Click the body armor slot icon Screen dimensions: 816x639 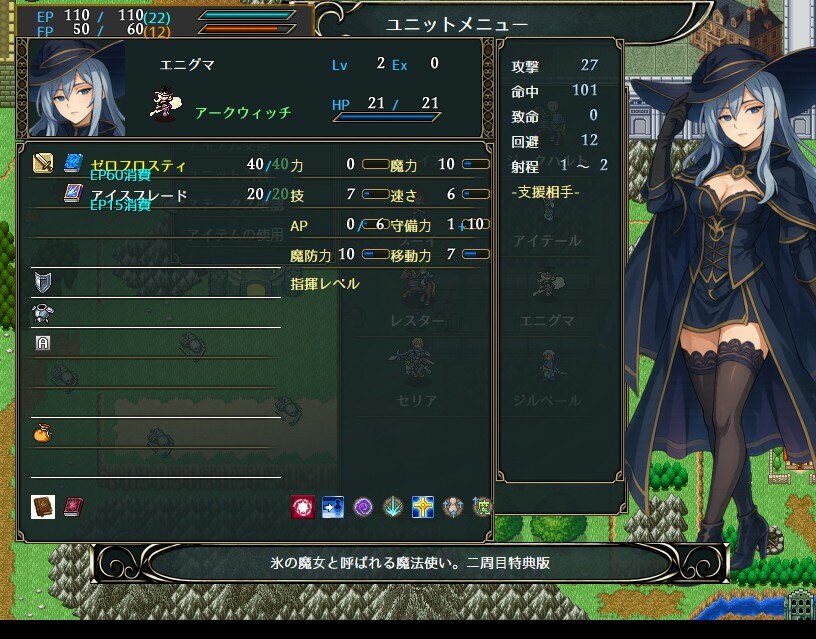click(42, 312)
